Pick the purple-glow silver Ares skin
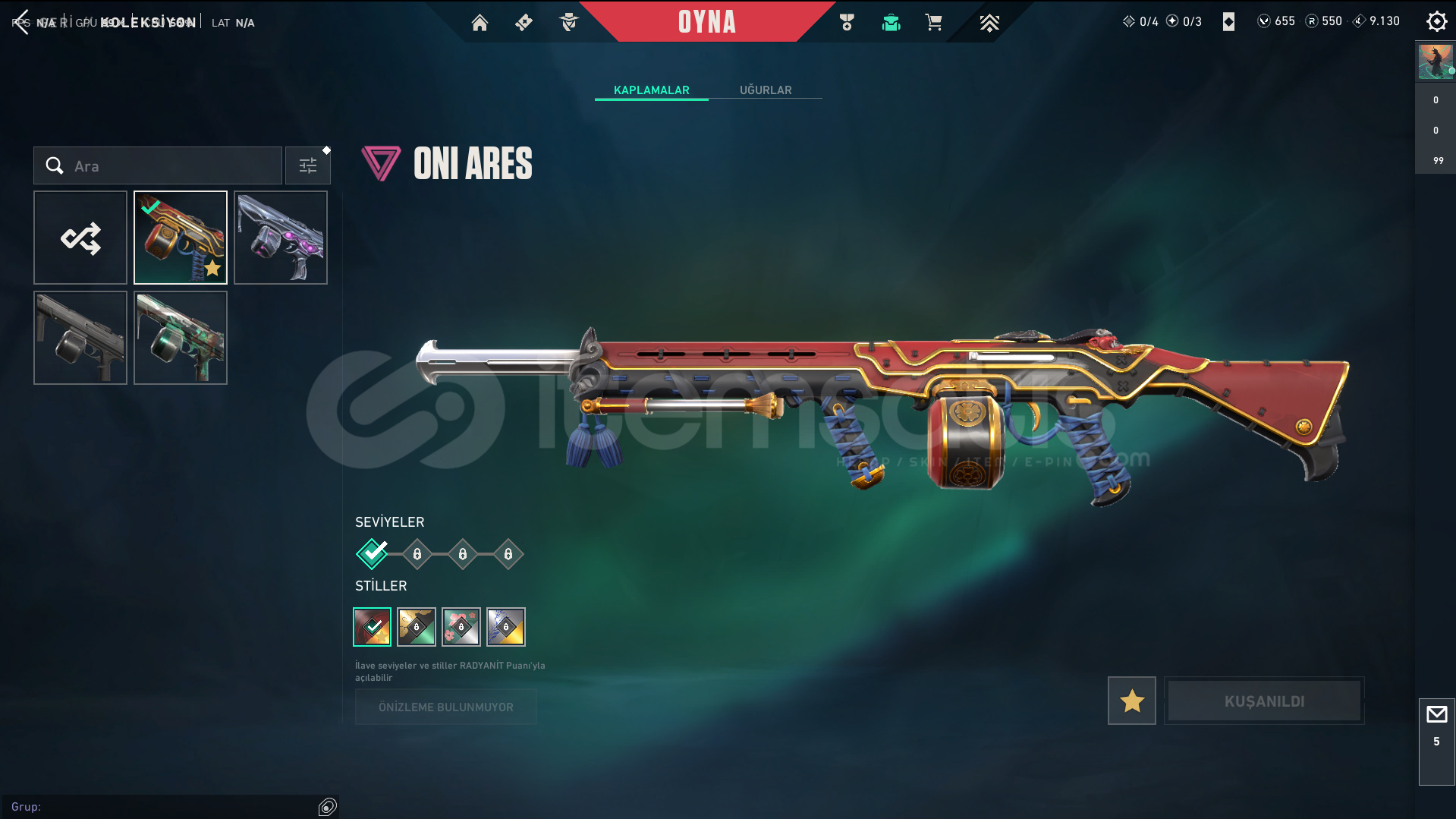 [281, 238]
